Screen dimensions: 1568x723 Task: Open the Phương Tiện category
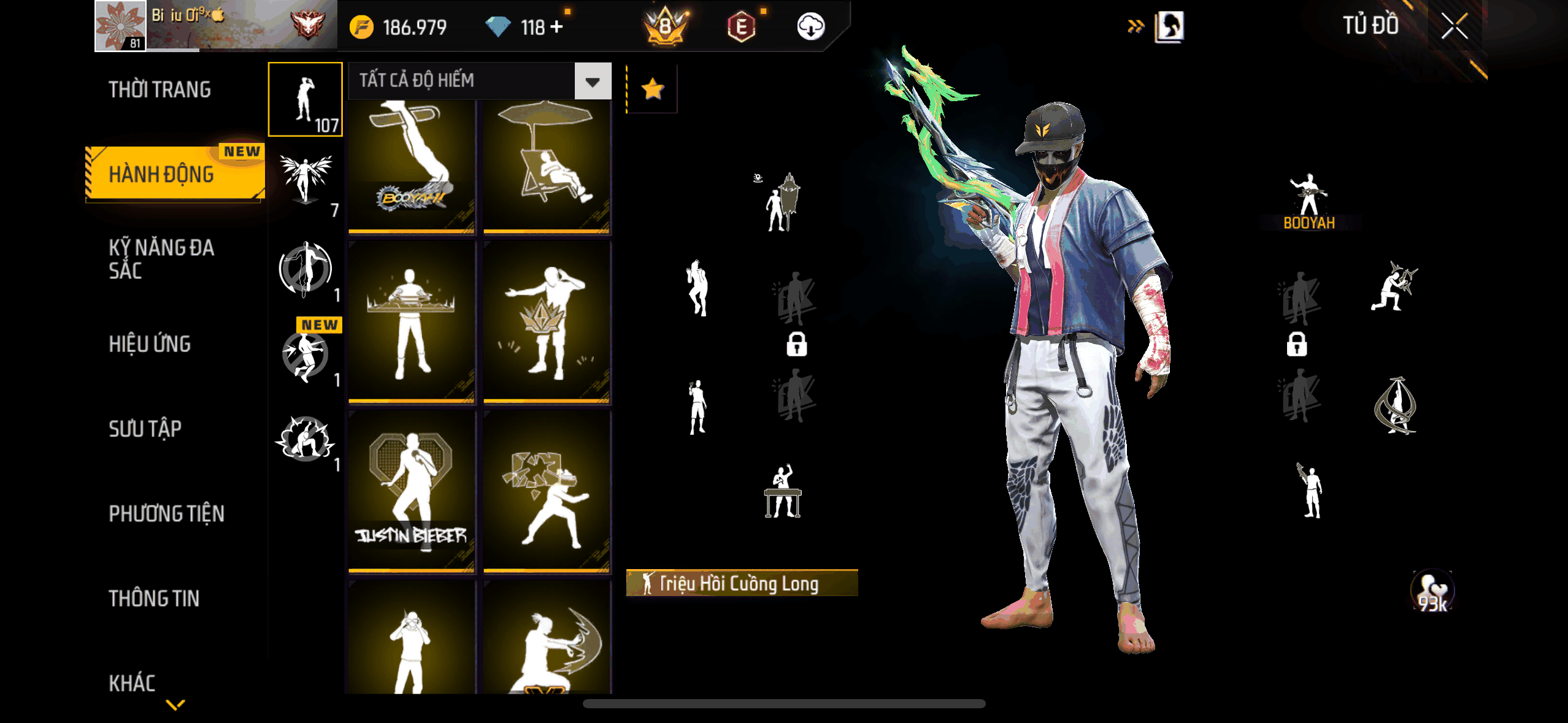point(166,514)
